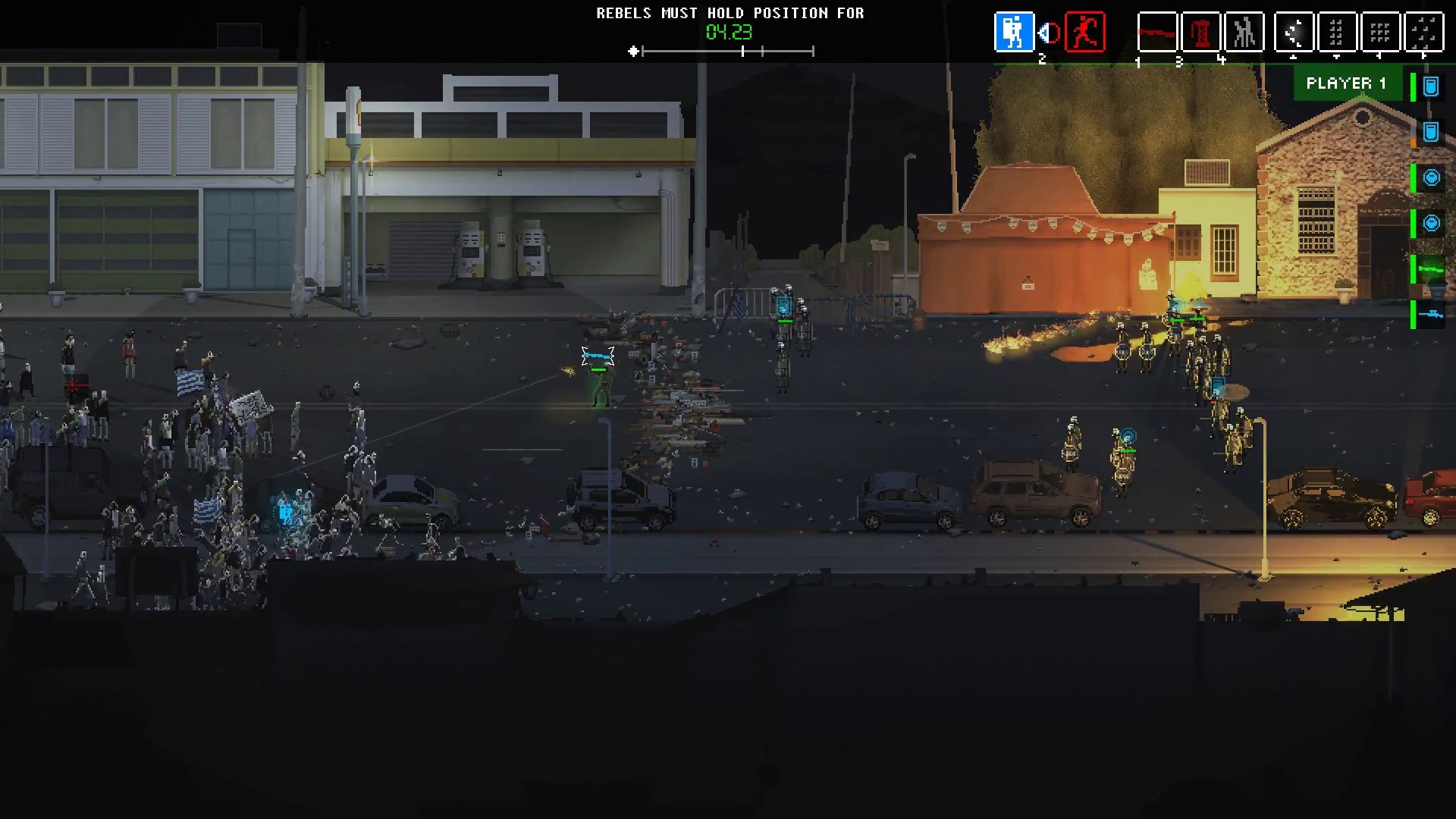This screenshot has height=819, width=1456.
Task: Open the dropdown beneath the rightmost formation icon
Action: 1423,55
